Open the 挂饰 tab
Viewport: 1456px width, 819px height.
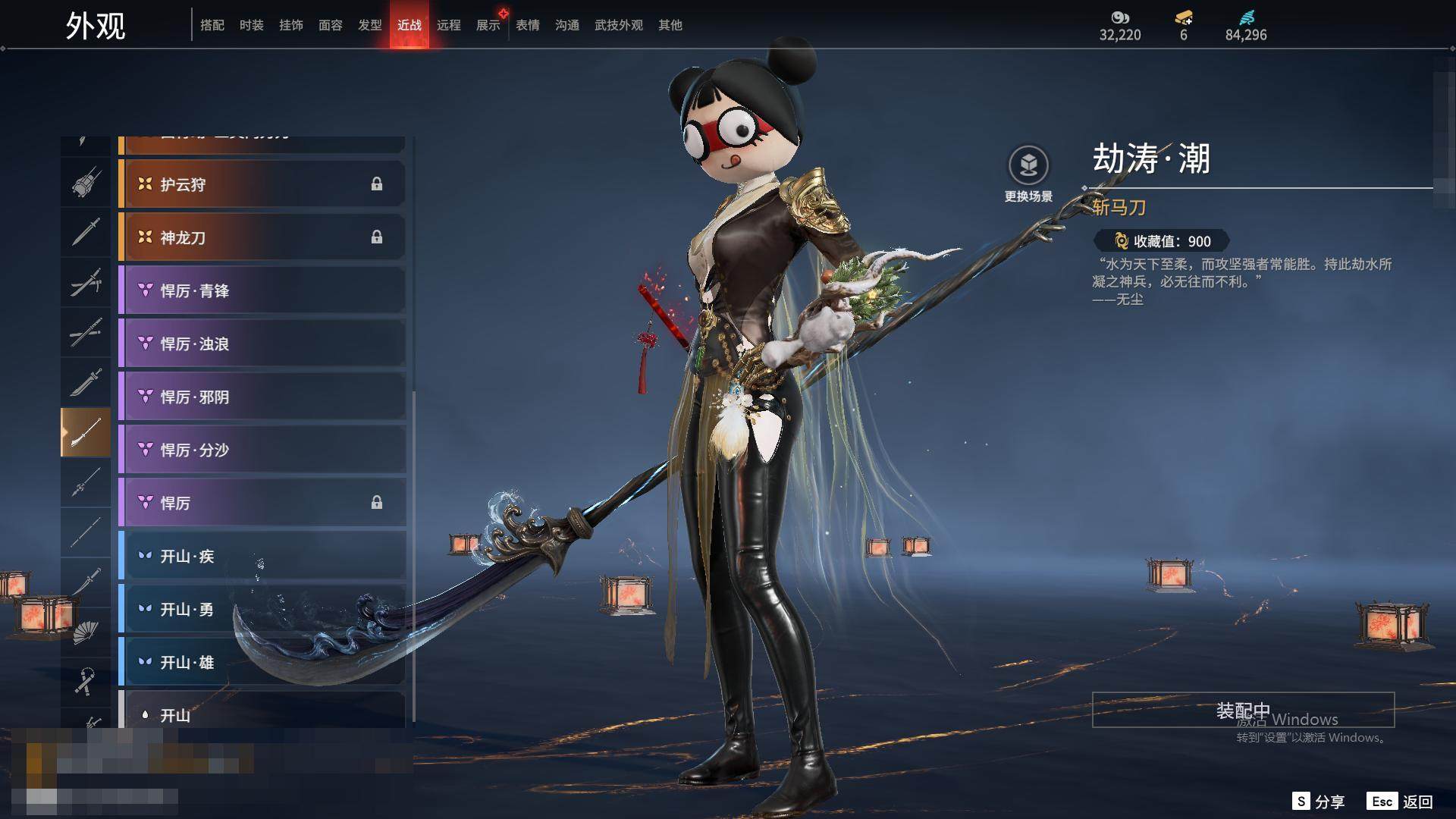pyautogui.click(x=290, y=25)
